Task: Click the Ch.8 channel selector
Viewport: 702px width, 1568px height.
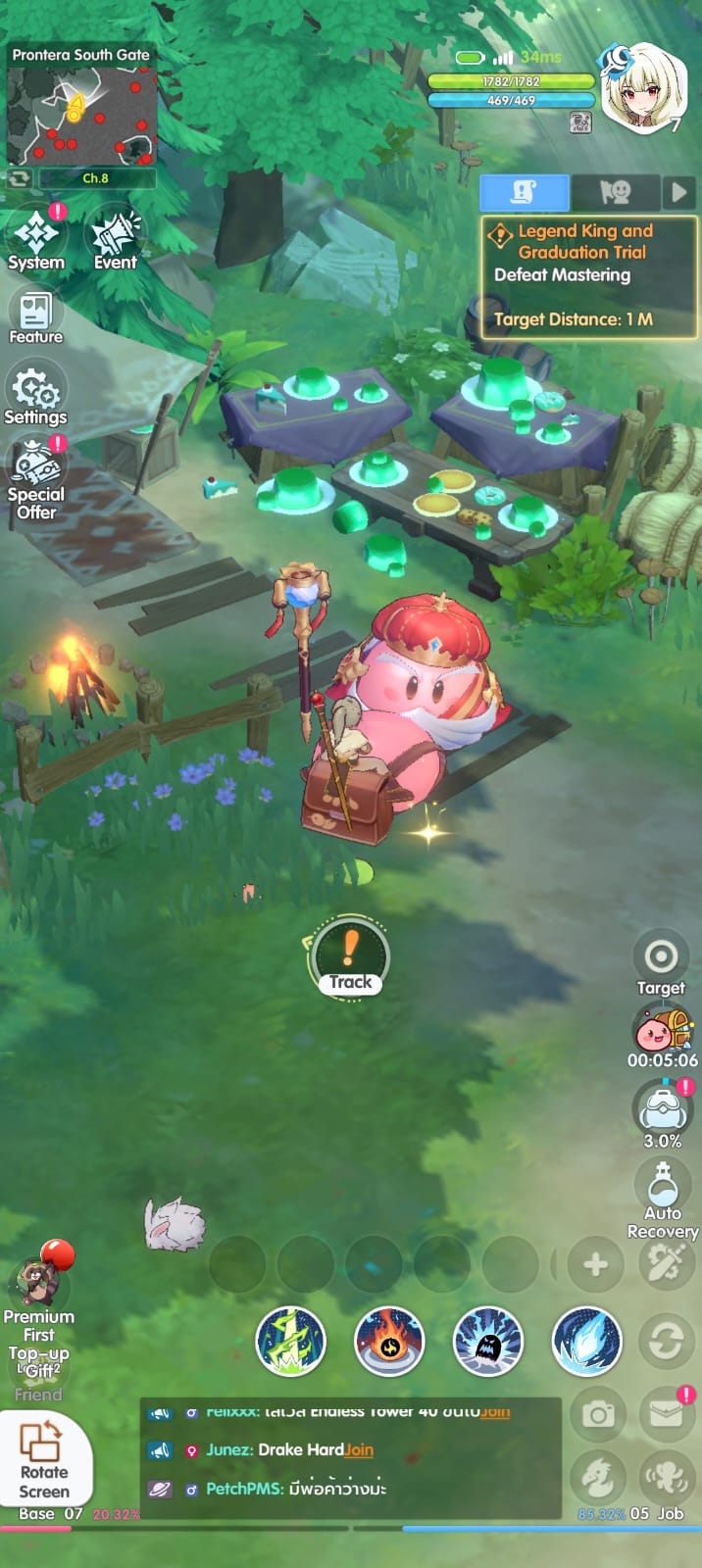Action: pyautogui.click(x=95, y=178)
